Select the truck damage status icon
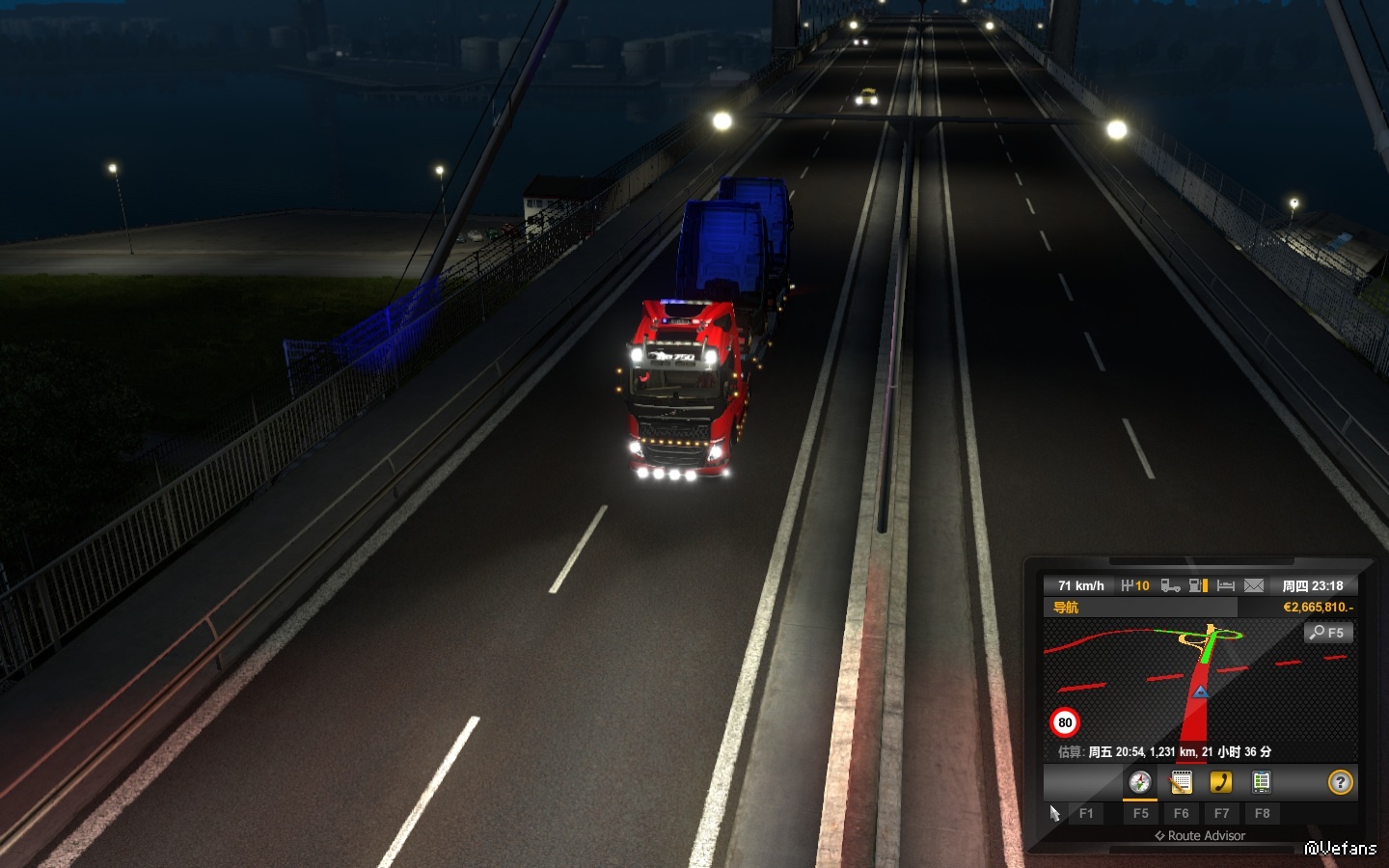 1170,585
